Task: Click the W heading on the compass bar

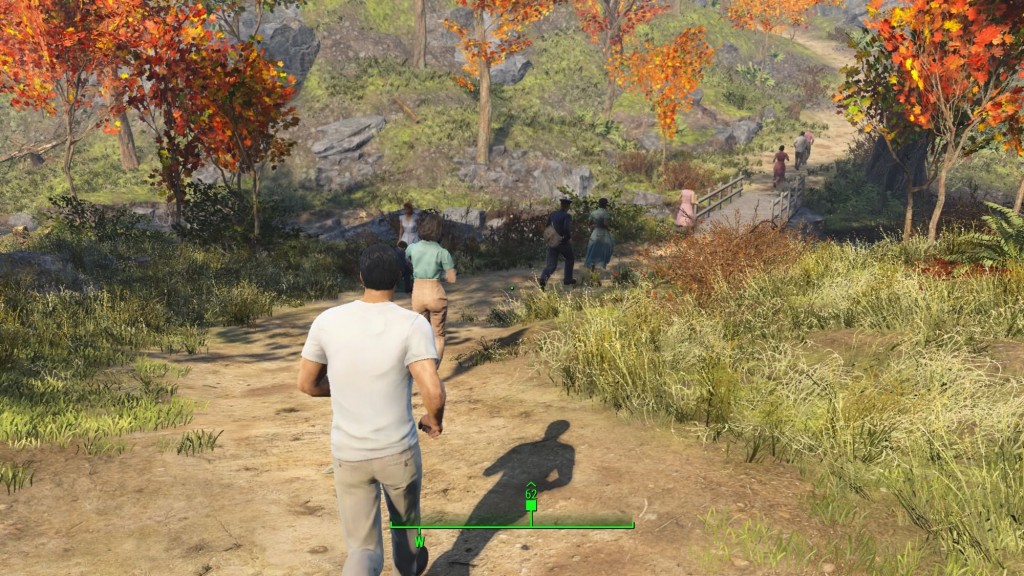Action: click(420, 541)
